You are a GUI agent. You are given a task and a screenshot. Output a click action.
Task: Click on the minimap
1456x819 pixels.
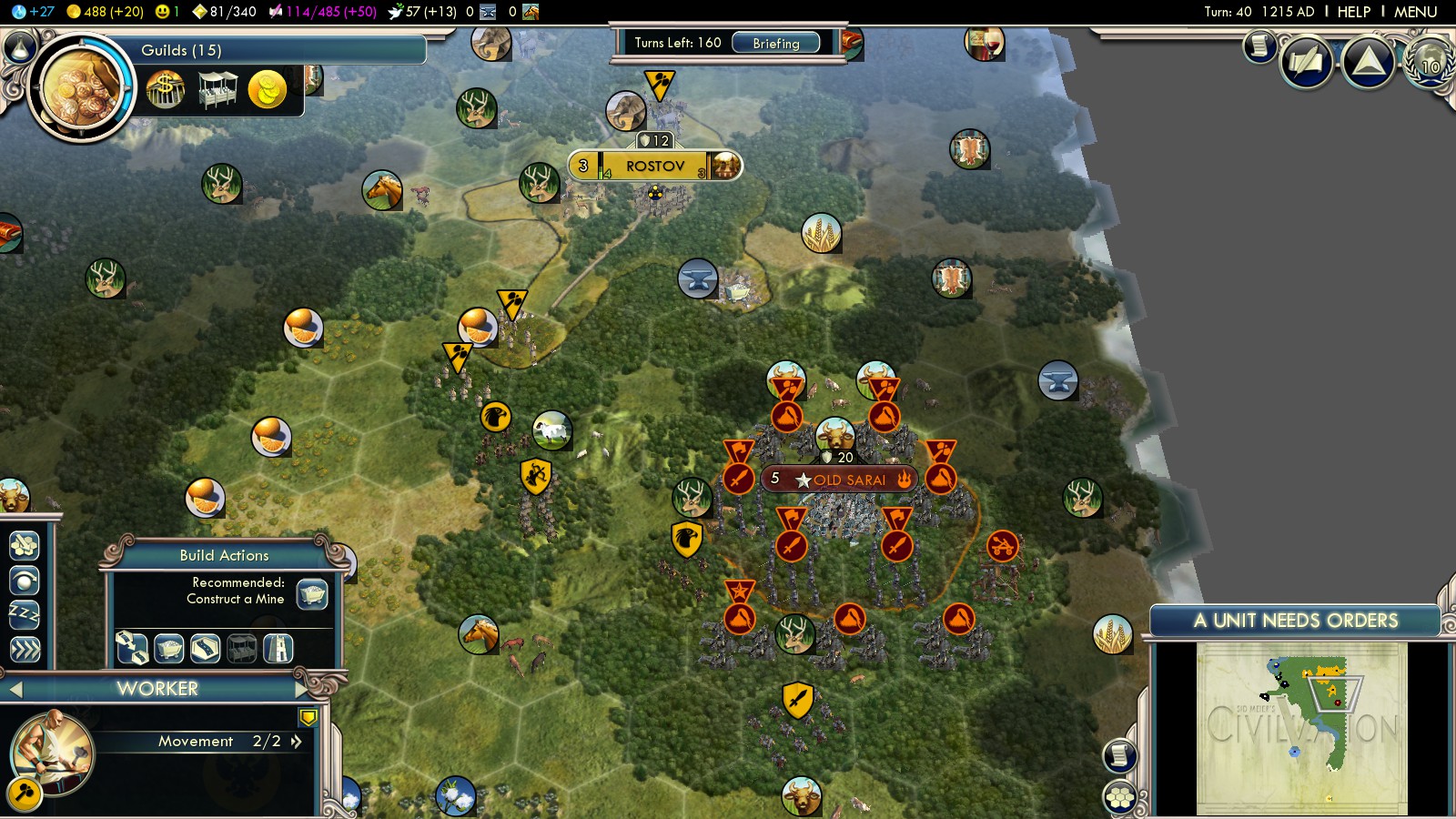tap(1301, 728)
